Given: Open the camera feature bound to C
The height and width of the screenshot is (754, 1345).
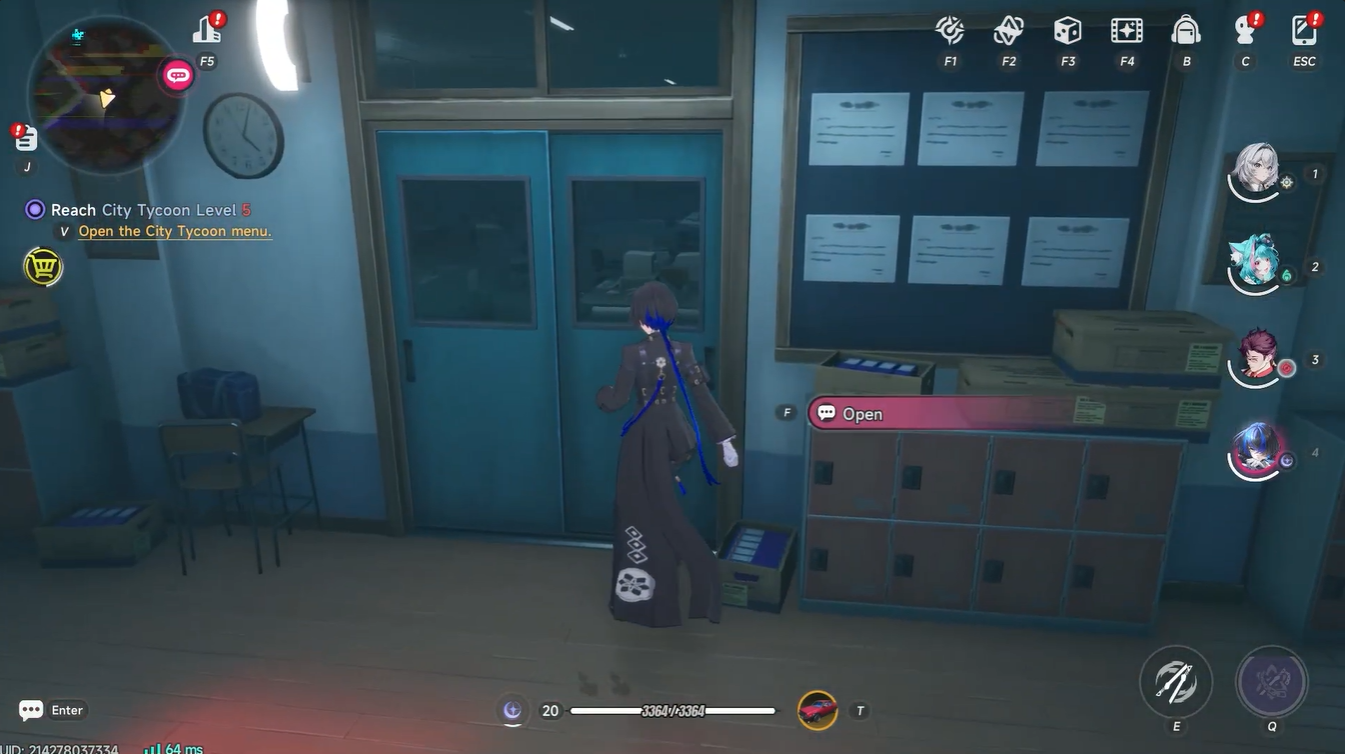Looking at the screenshot, I should (1244, 31).
